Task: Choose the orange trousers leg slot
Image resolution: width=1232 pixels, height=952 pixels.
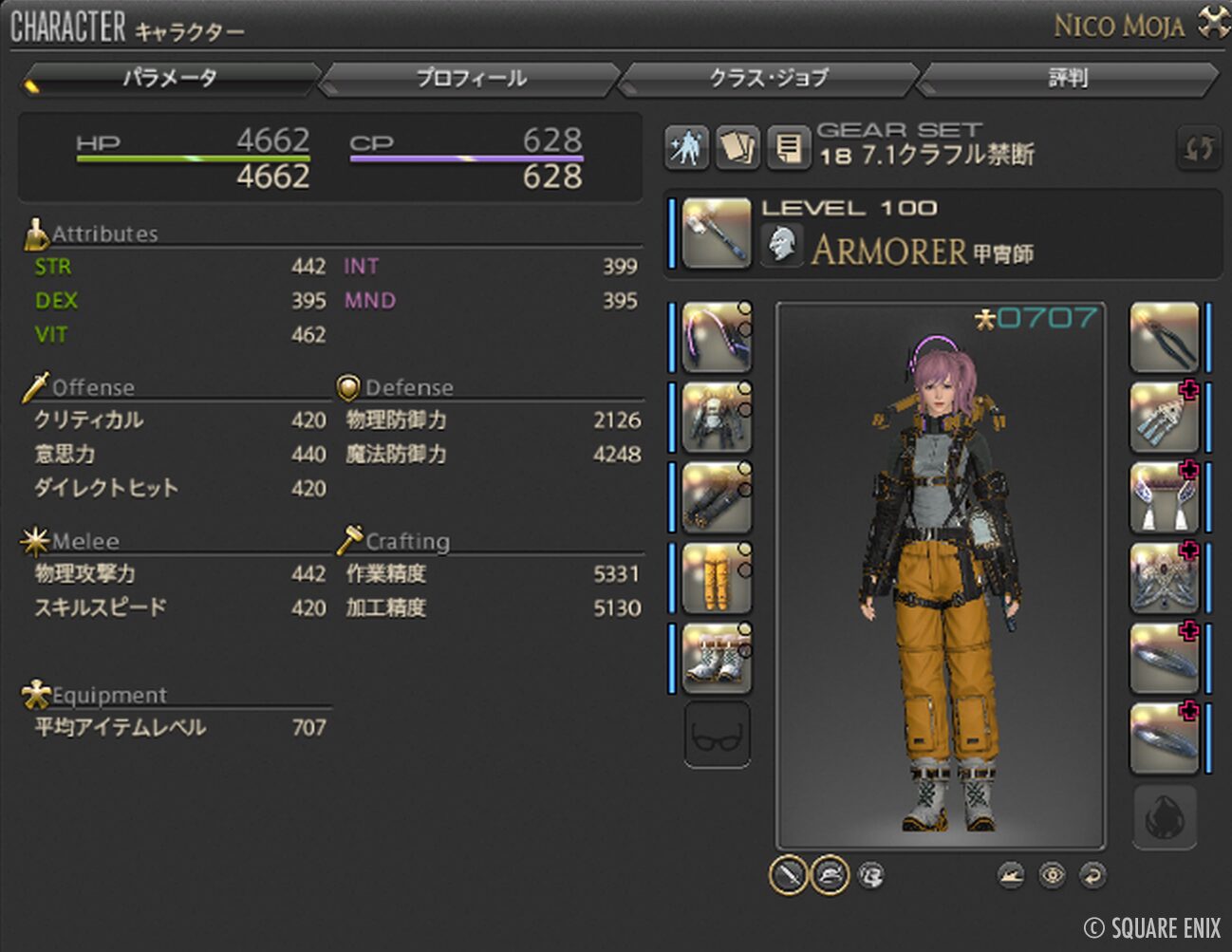Action: point(716,577)
